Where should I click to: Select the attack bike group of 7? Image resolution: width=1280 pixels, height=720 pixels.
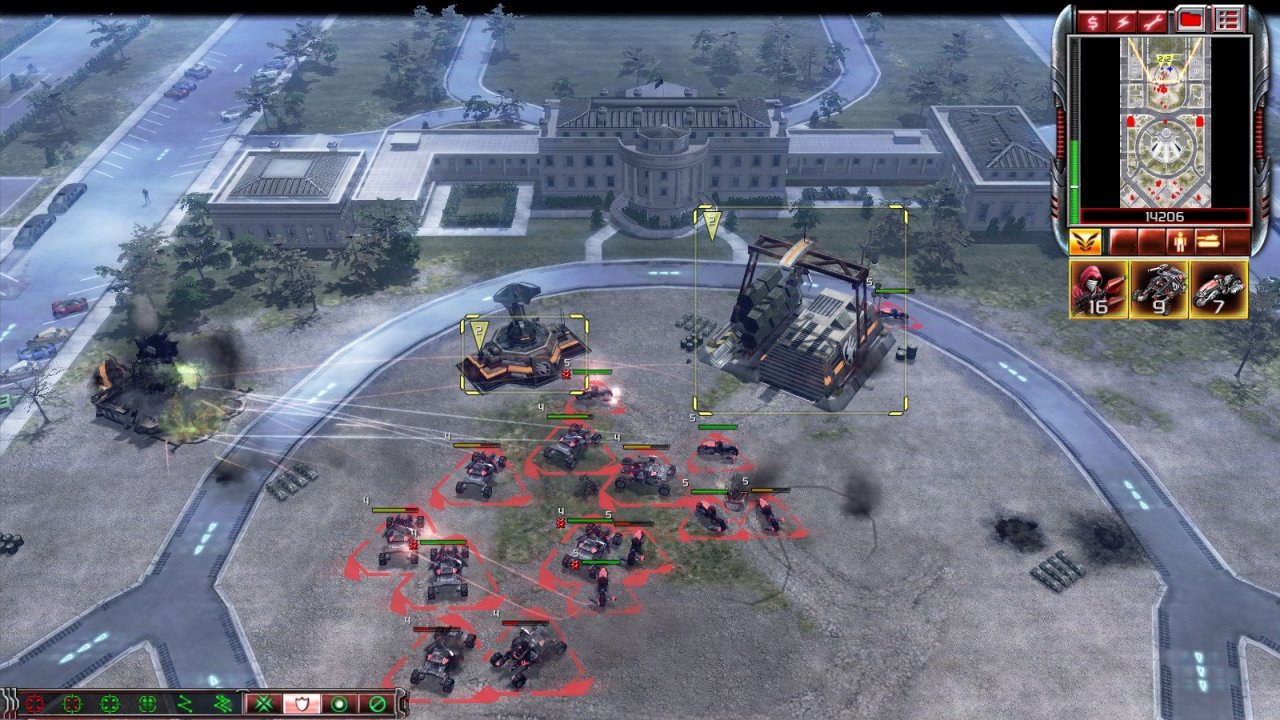[x=1218, y=289]
